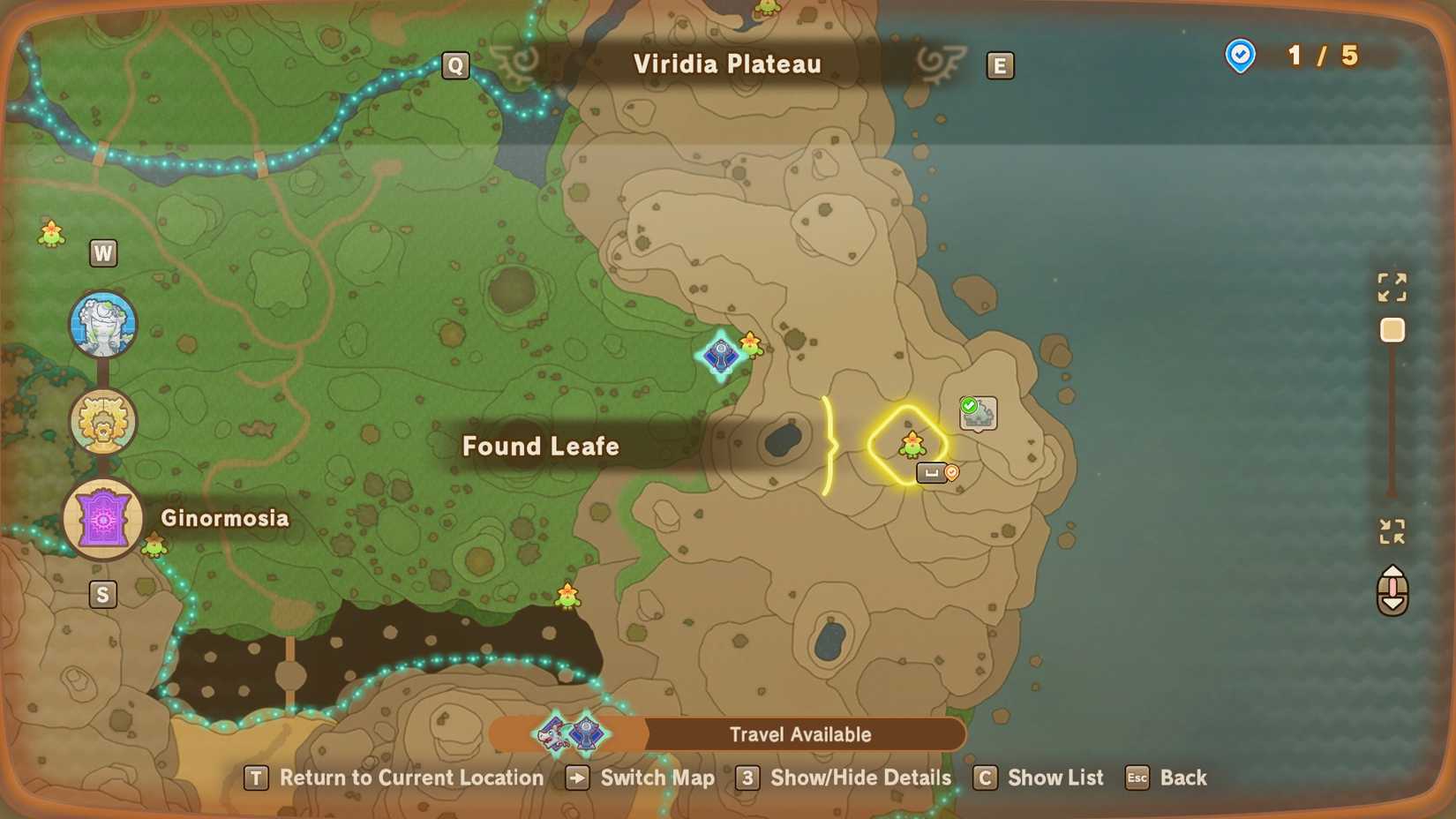1456x819 pixels.
Task: Click the green checkmark completion badge
Action: 967,405
